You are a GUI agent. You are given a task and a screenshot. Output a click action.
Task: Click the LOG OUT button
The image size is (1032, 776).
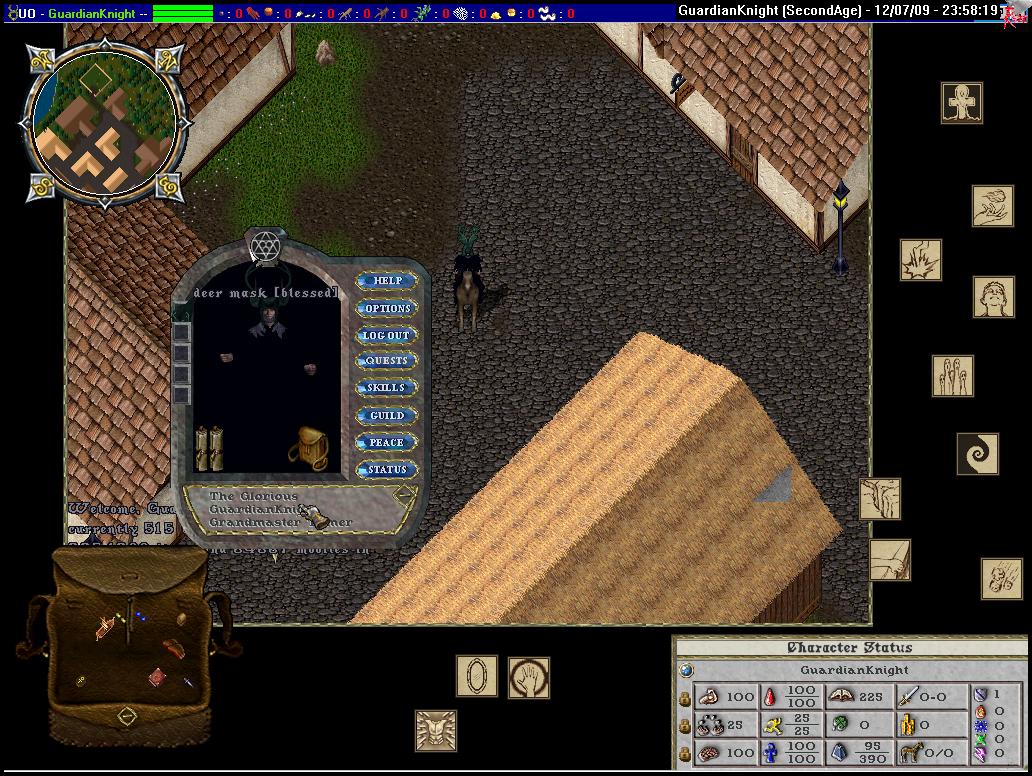point(387,335)
